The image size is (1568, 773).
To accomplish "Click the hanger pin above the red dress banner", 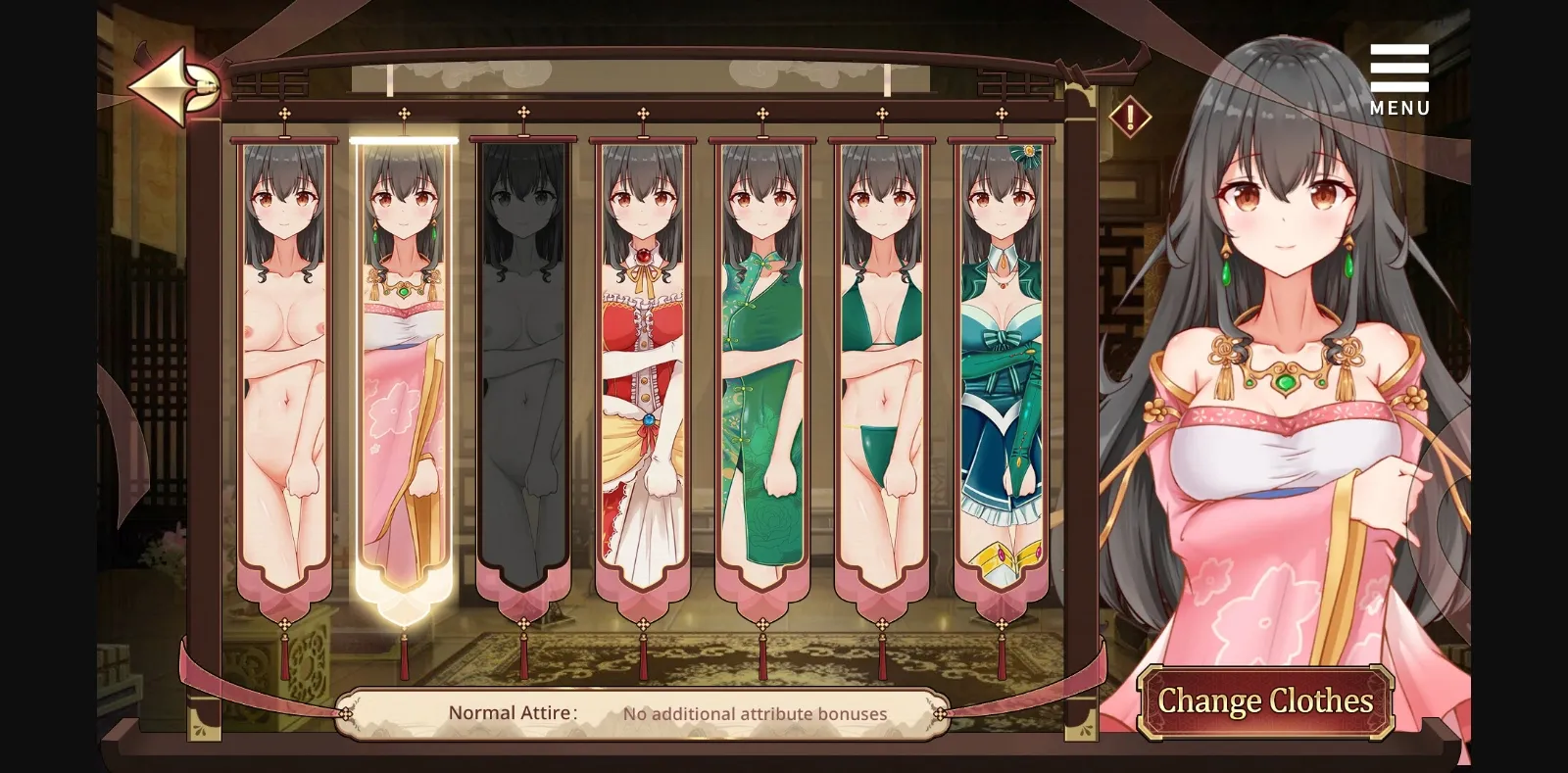I will point(643,115).
